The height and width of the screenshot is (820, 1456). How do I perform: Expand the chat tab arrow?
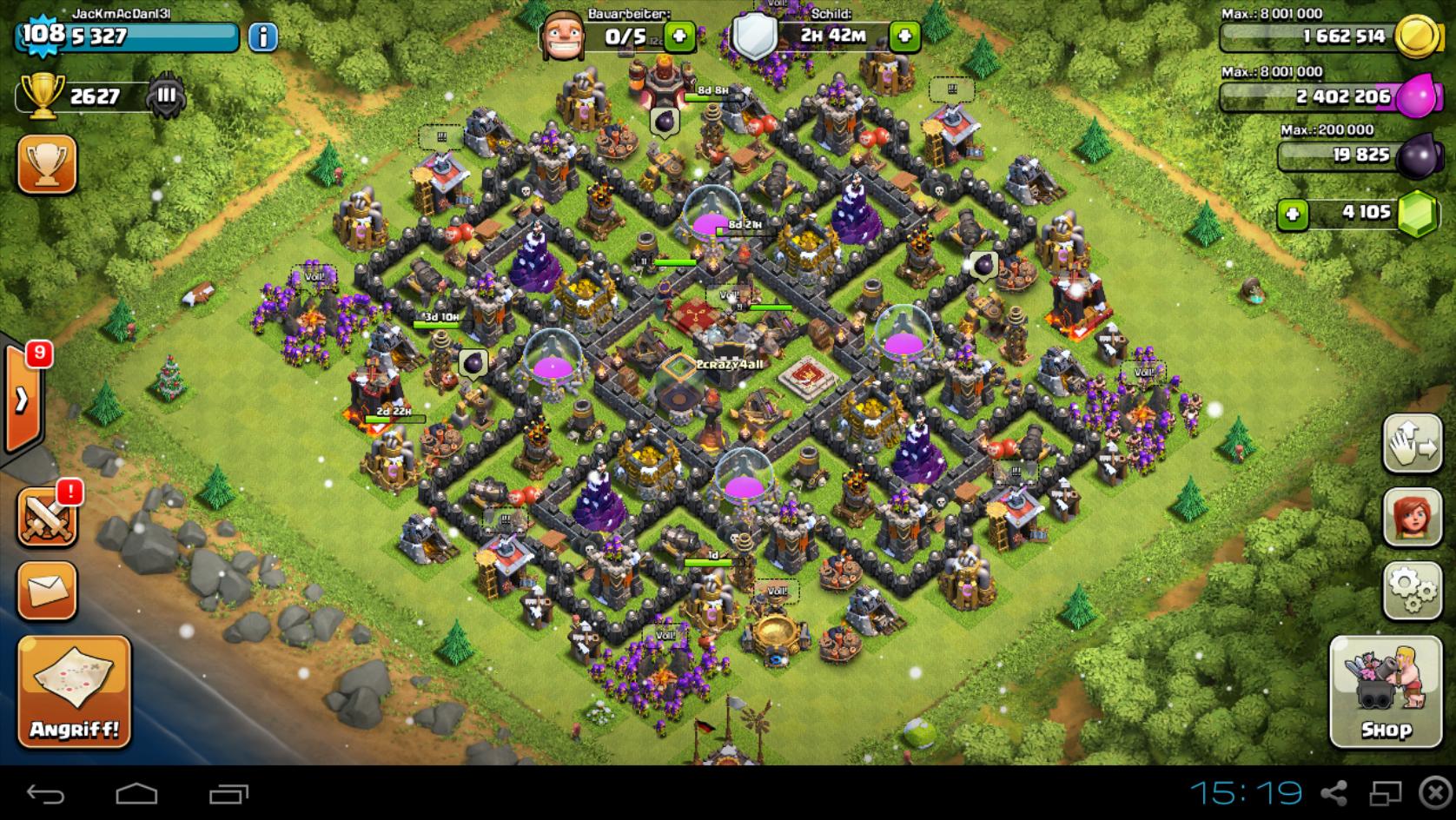(22, 400)
